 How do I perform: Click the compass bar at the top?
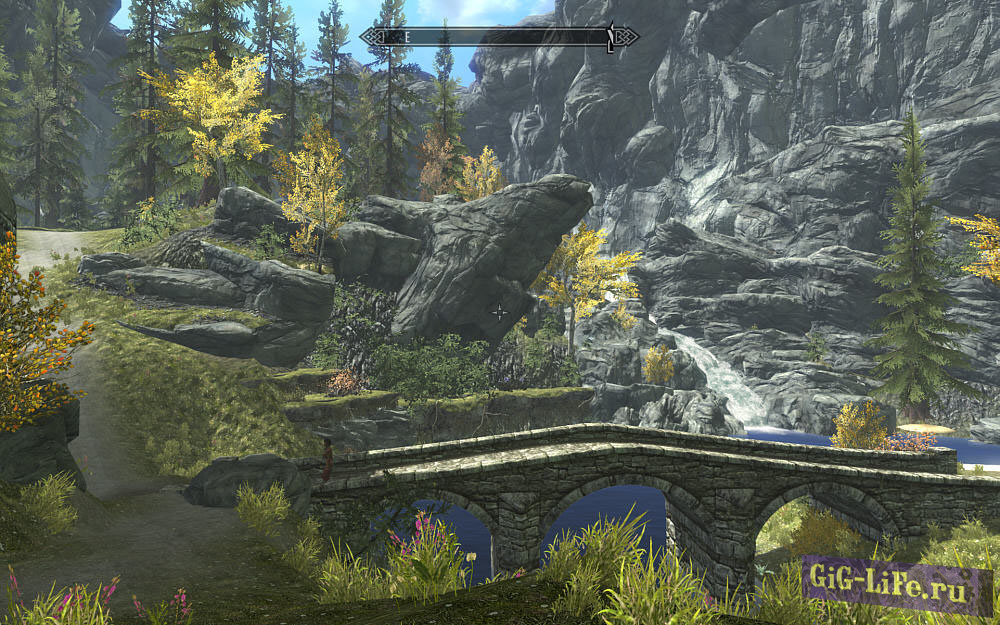pos(499,37)
